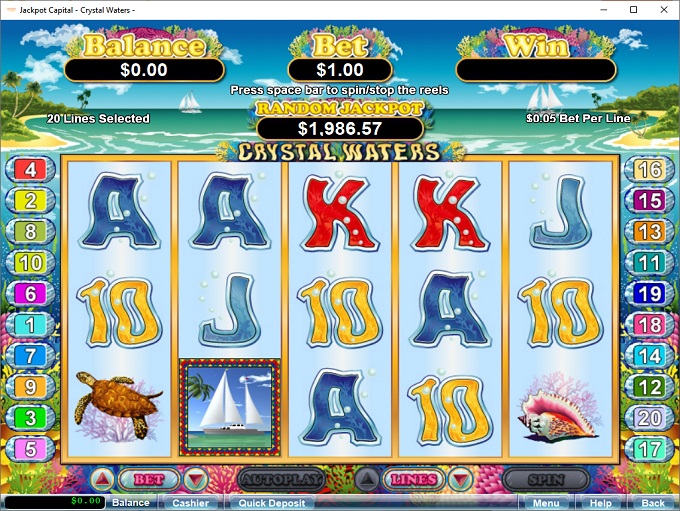Screen dimensions: 680x511
Task: Select payline 4 marker
Action: click(30, 170)
